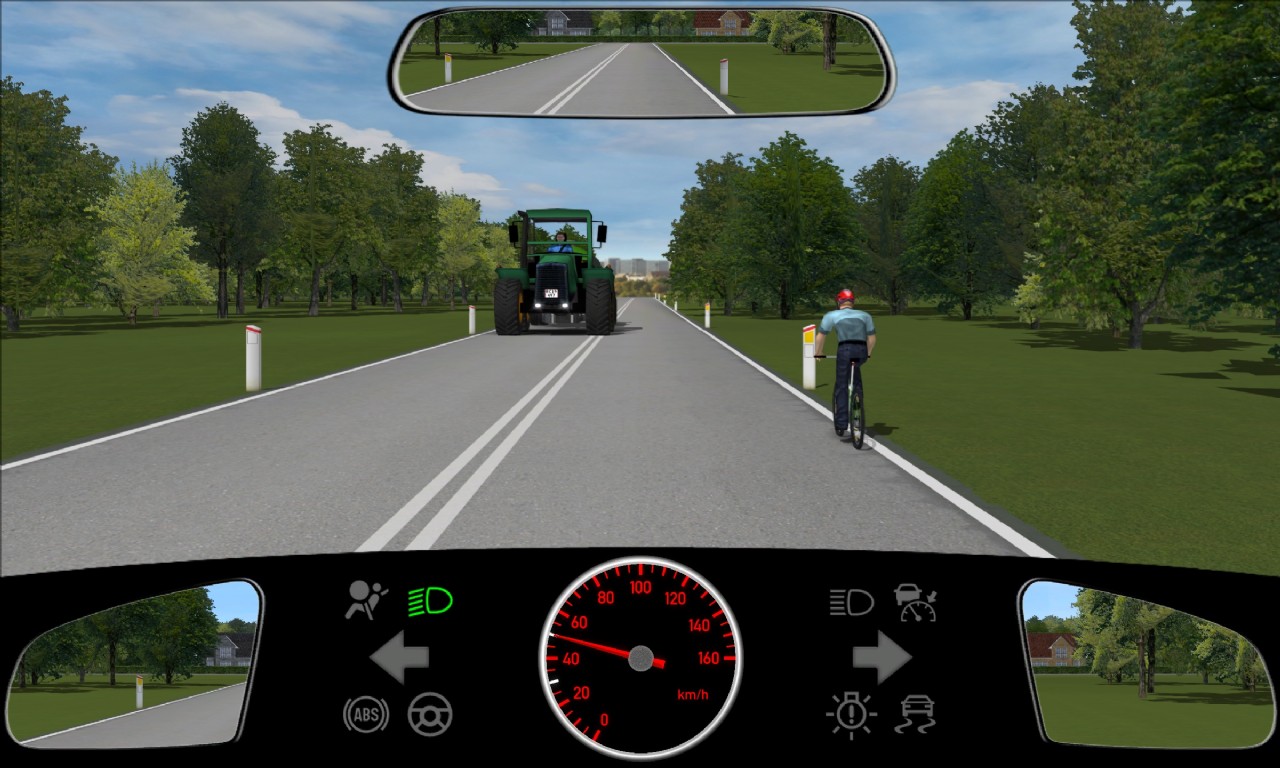The height and width of the screenshot is (768, 1280).
Task: Click the light bulb failure warning icon
Action: coord(851,715)
